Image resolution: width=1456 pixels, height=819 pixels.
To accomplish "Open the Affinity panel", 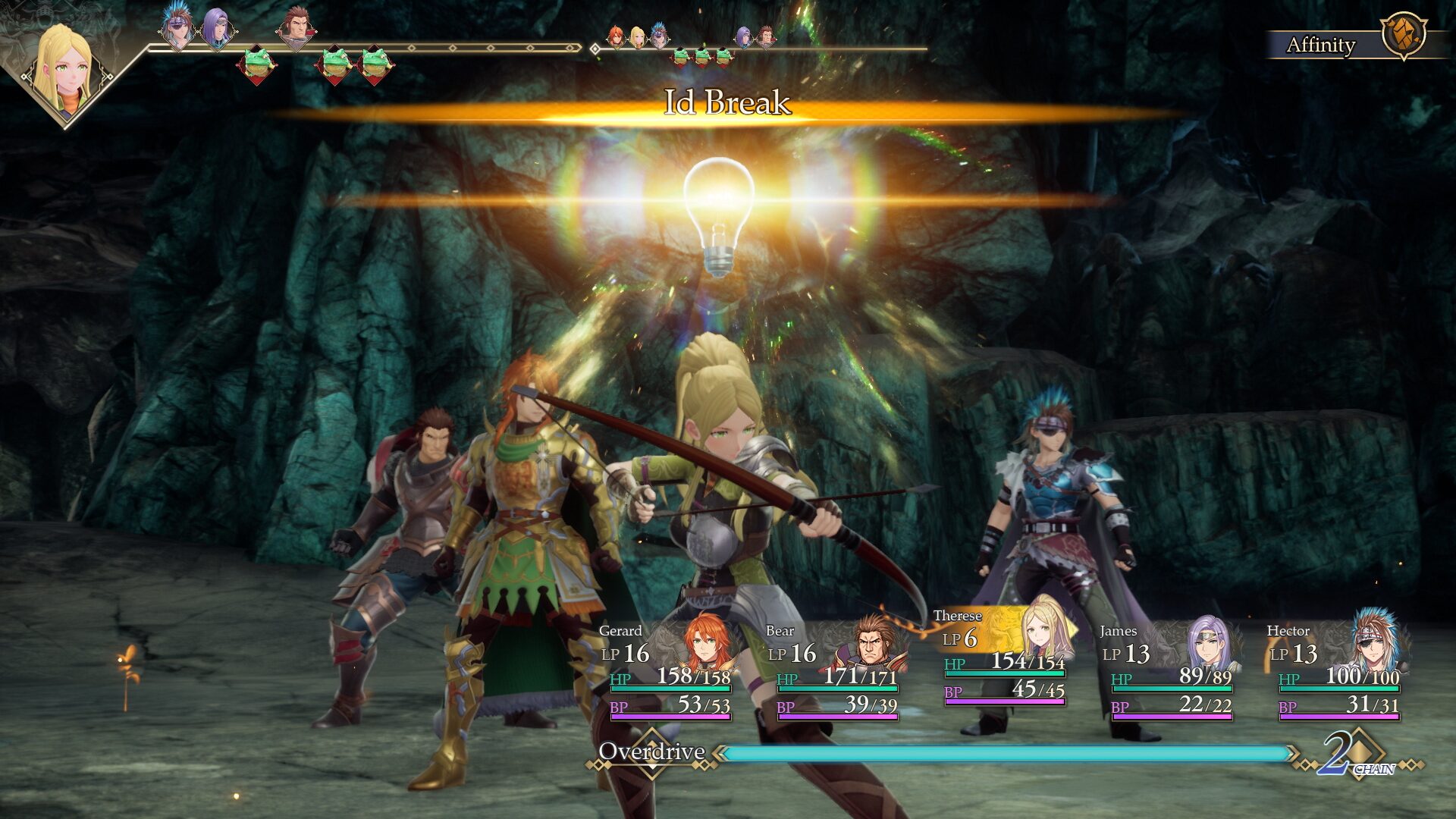I will point(1322,45).
